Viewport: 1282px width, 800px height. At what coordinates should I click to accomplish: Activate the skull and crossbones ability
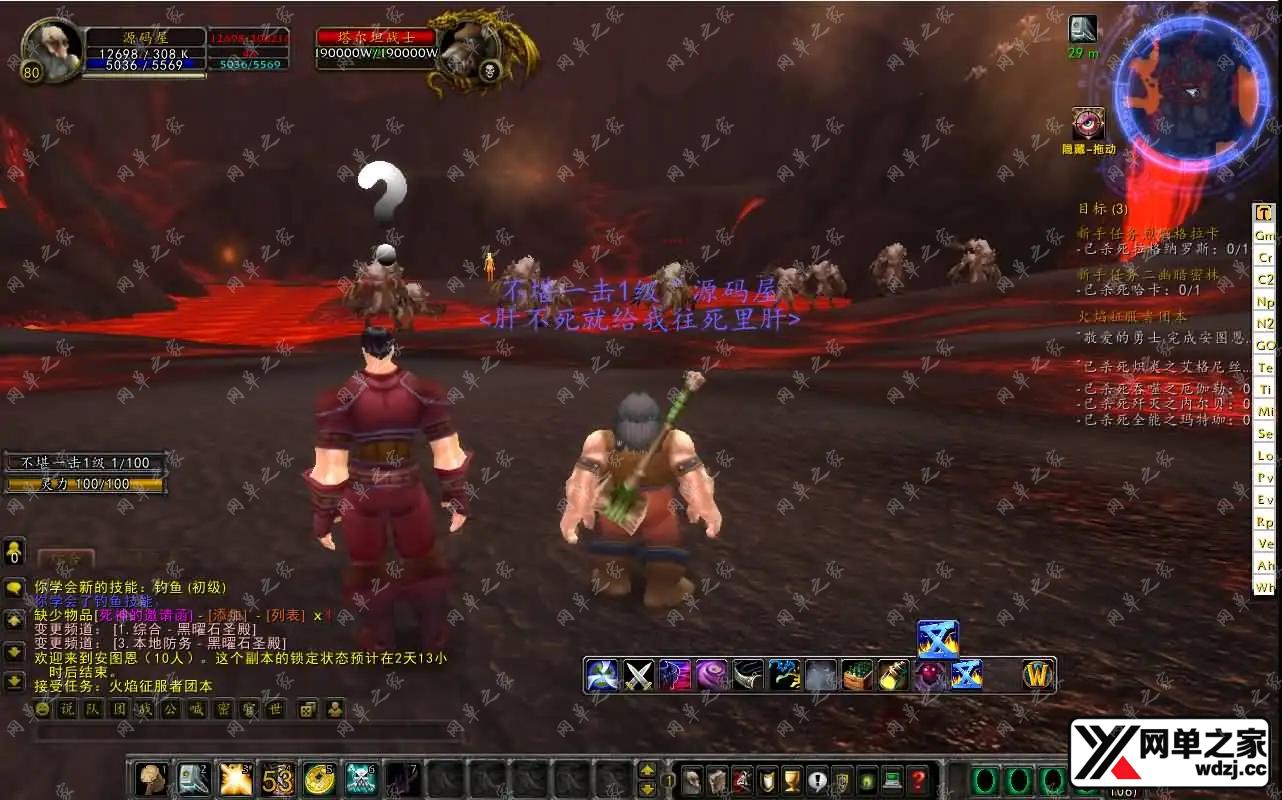point(361,778)
